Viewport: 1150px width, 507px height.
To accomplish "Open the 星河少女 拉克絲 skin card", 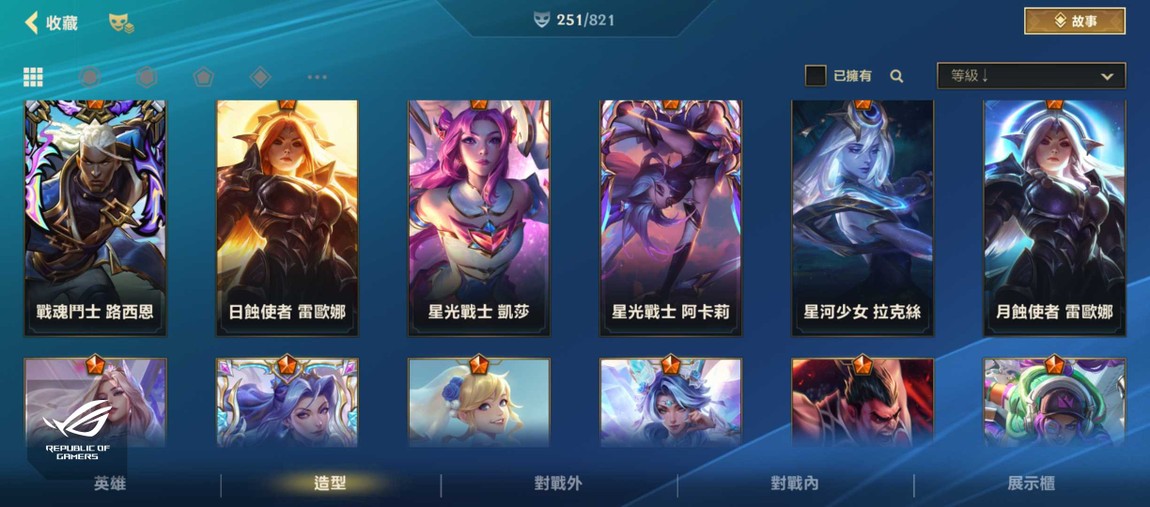I will tap(862, 217).
